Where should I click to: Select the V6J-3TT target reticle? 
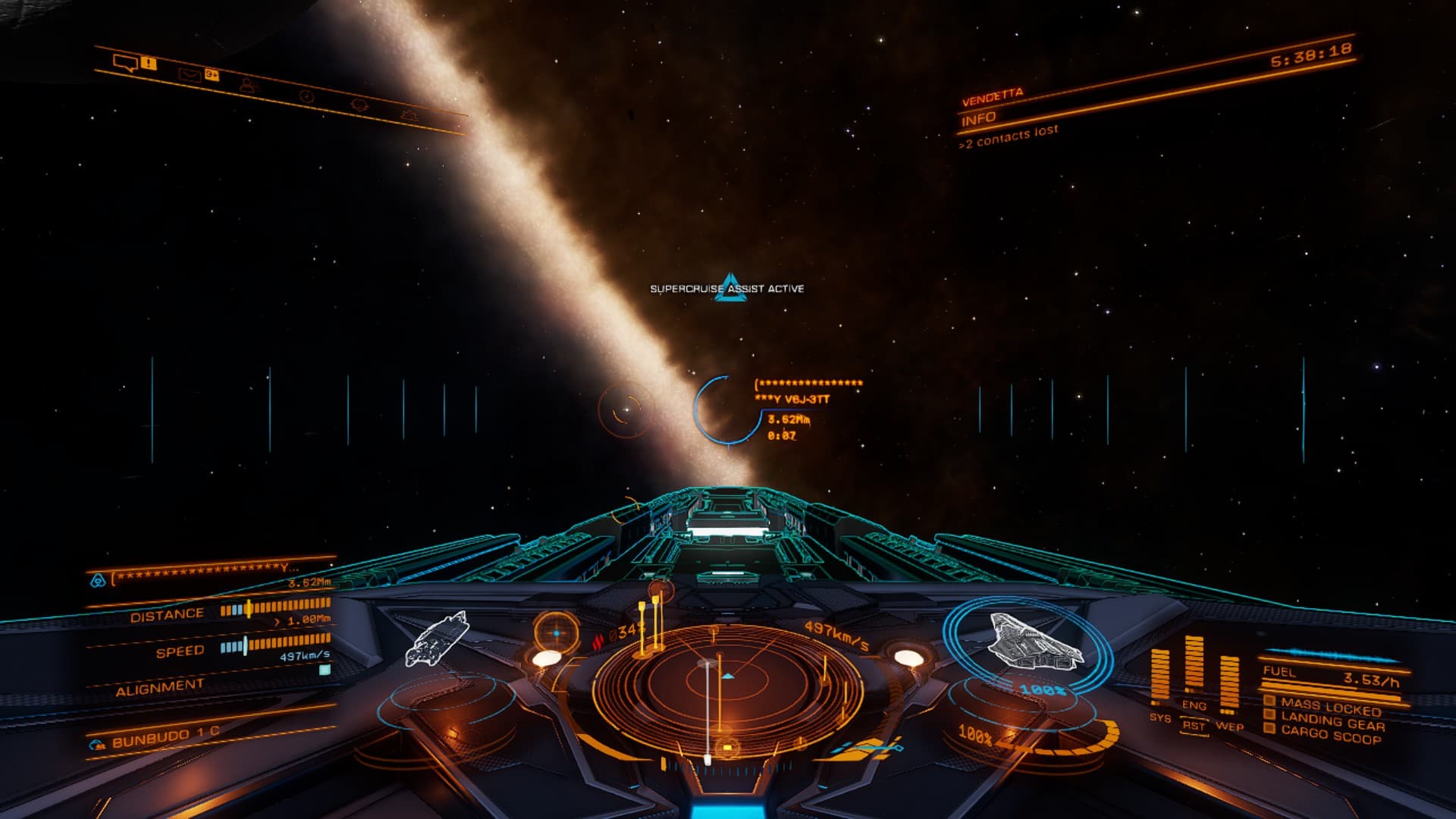[723, 410]
